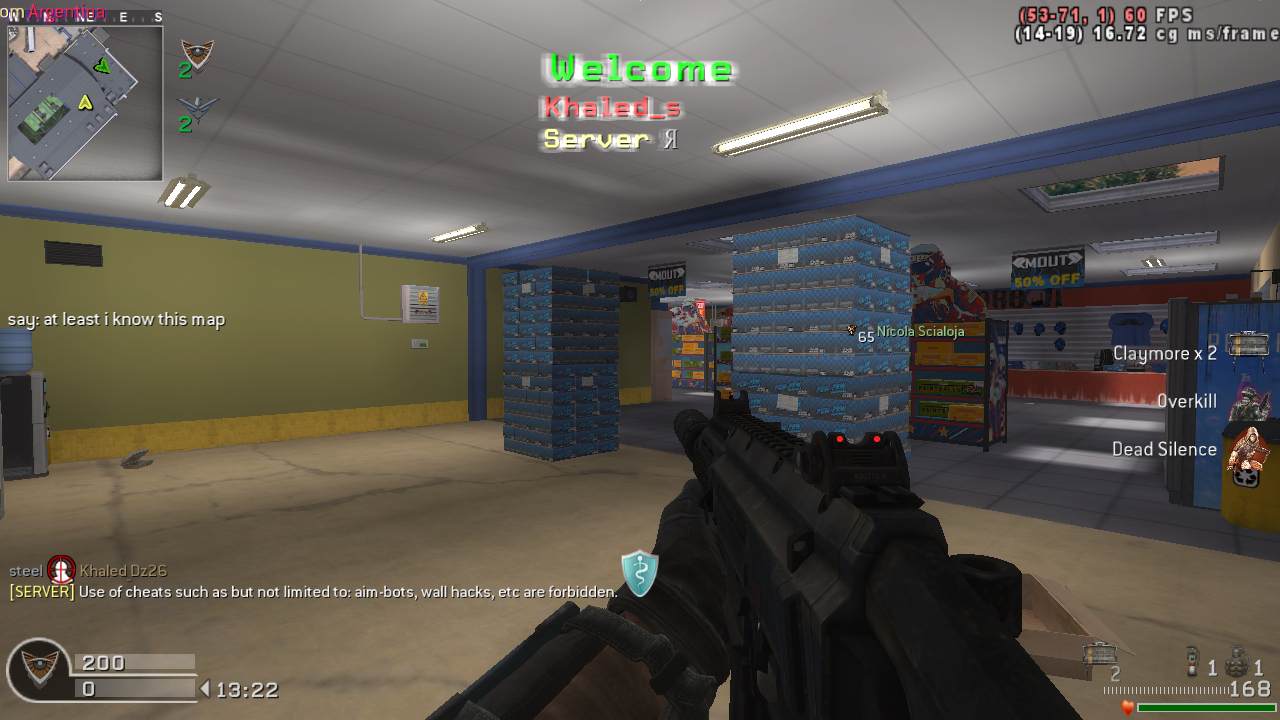This screenshot has height=720, width=1280.
Task: Click the Claymore x 2 perk icon
Action: tap(1247, 346)
